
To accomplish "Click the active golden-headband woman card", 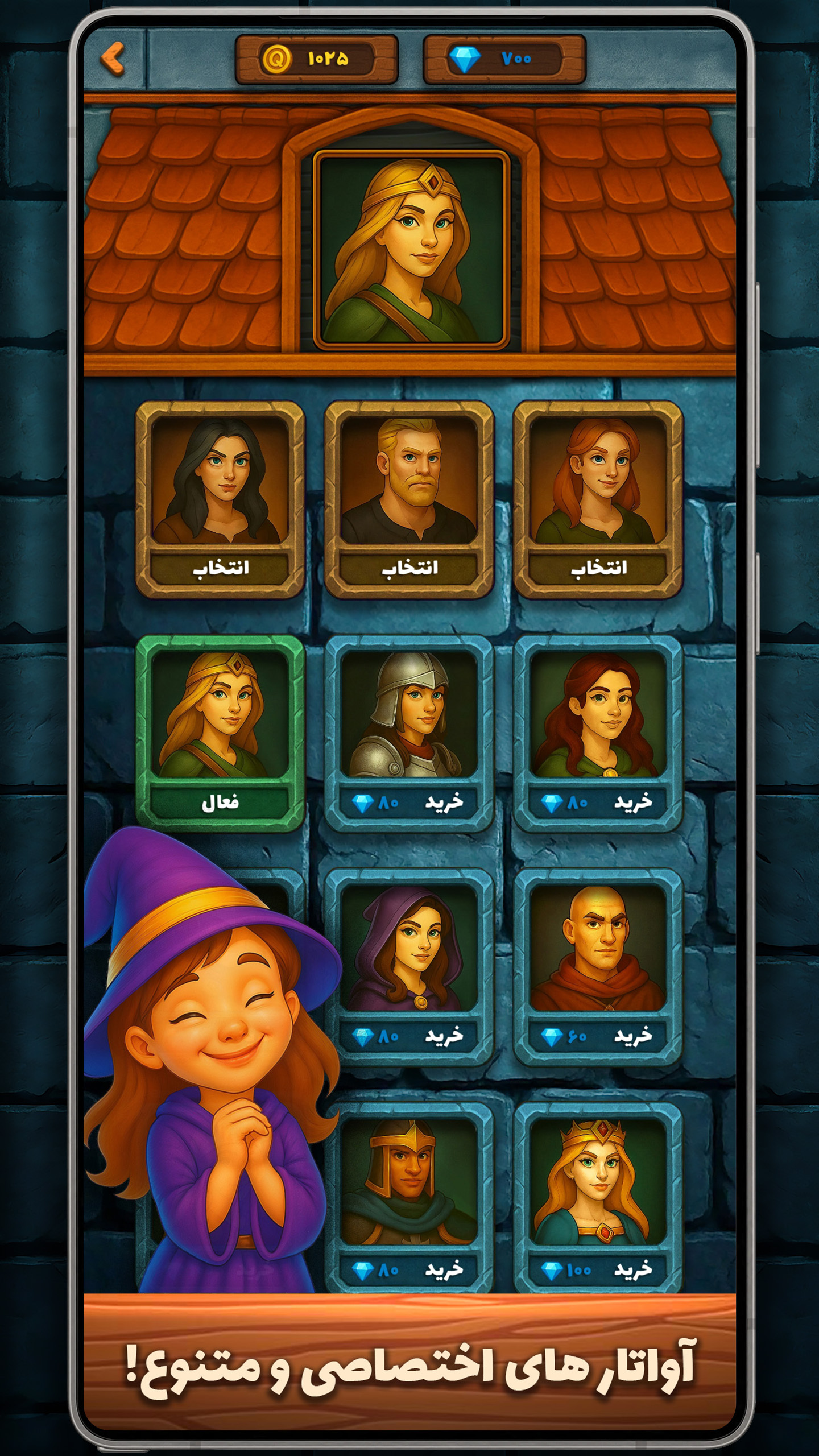I will tap(220, 733).
